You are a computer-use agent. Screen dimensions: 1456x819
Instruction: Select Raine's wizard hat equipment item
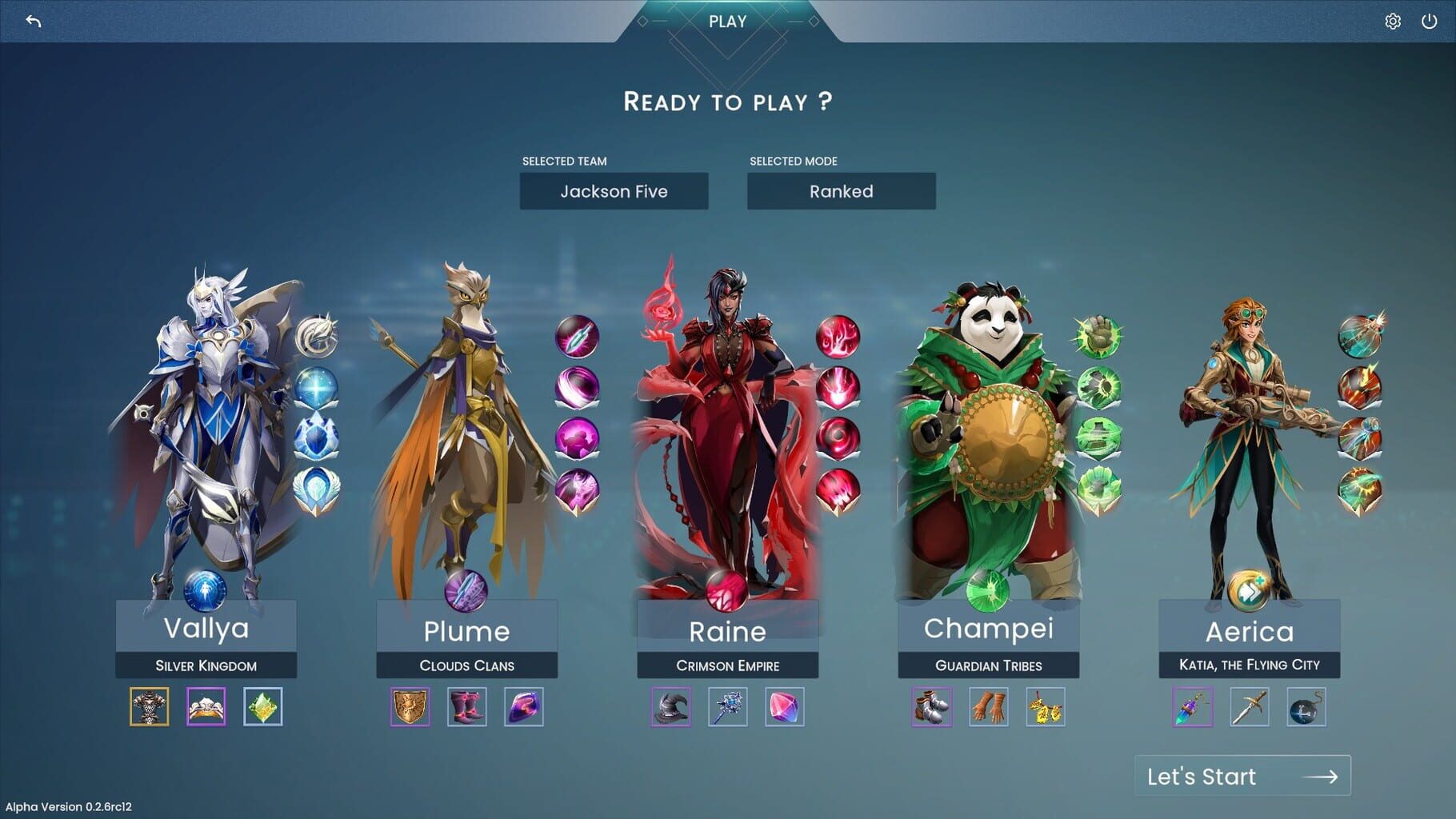(x=673, y=707)
